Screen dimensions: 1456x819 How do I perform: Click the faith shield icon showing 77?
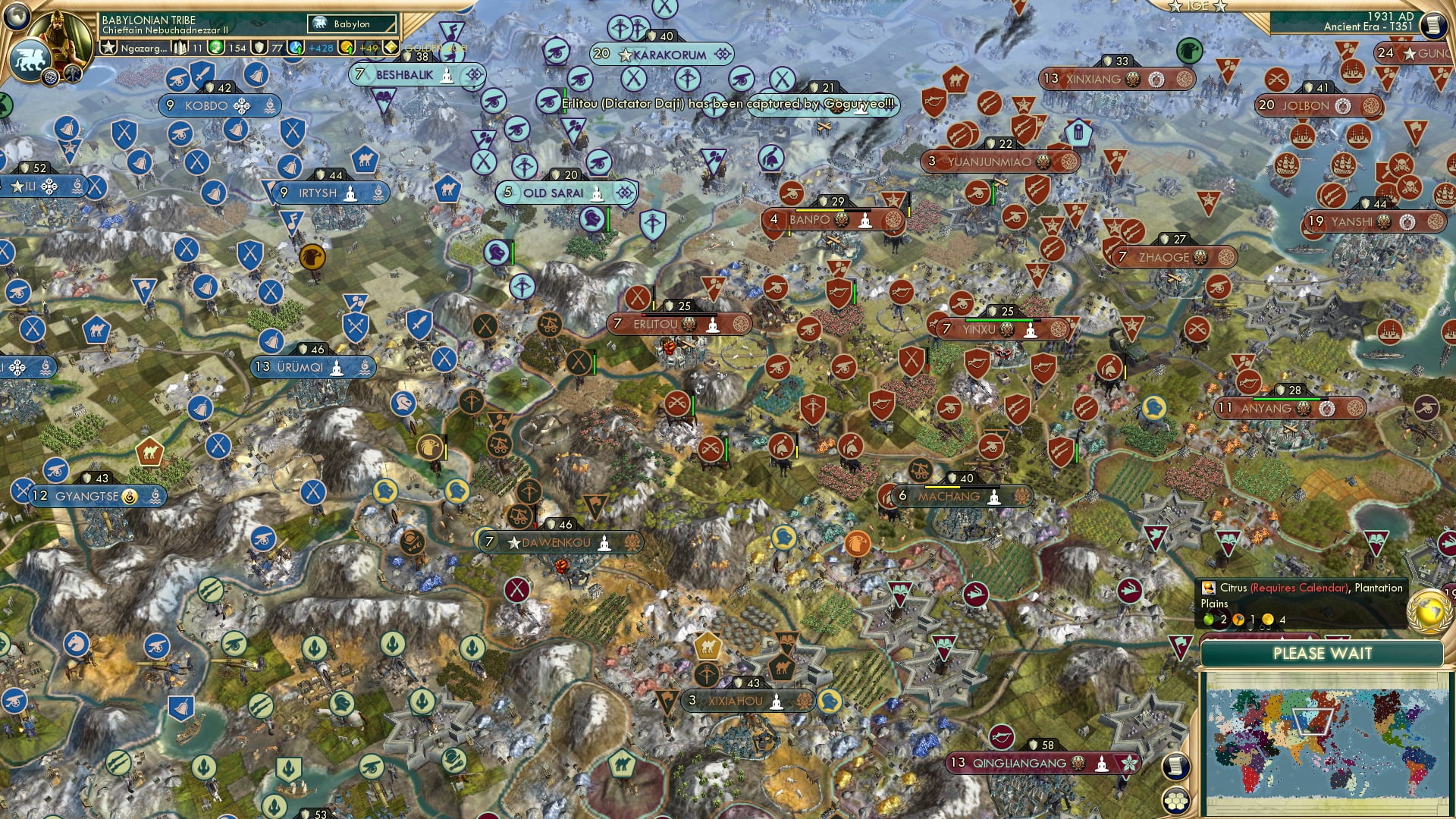pyautogui.click(x=261, y=49)
